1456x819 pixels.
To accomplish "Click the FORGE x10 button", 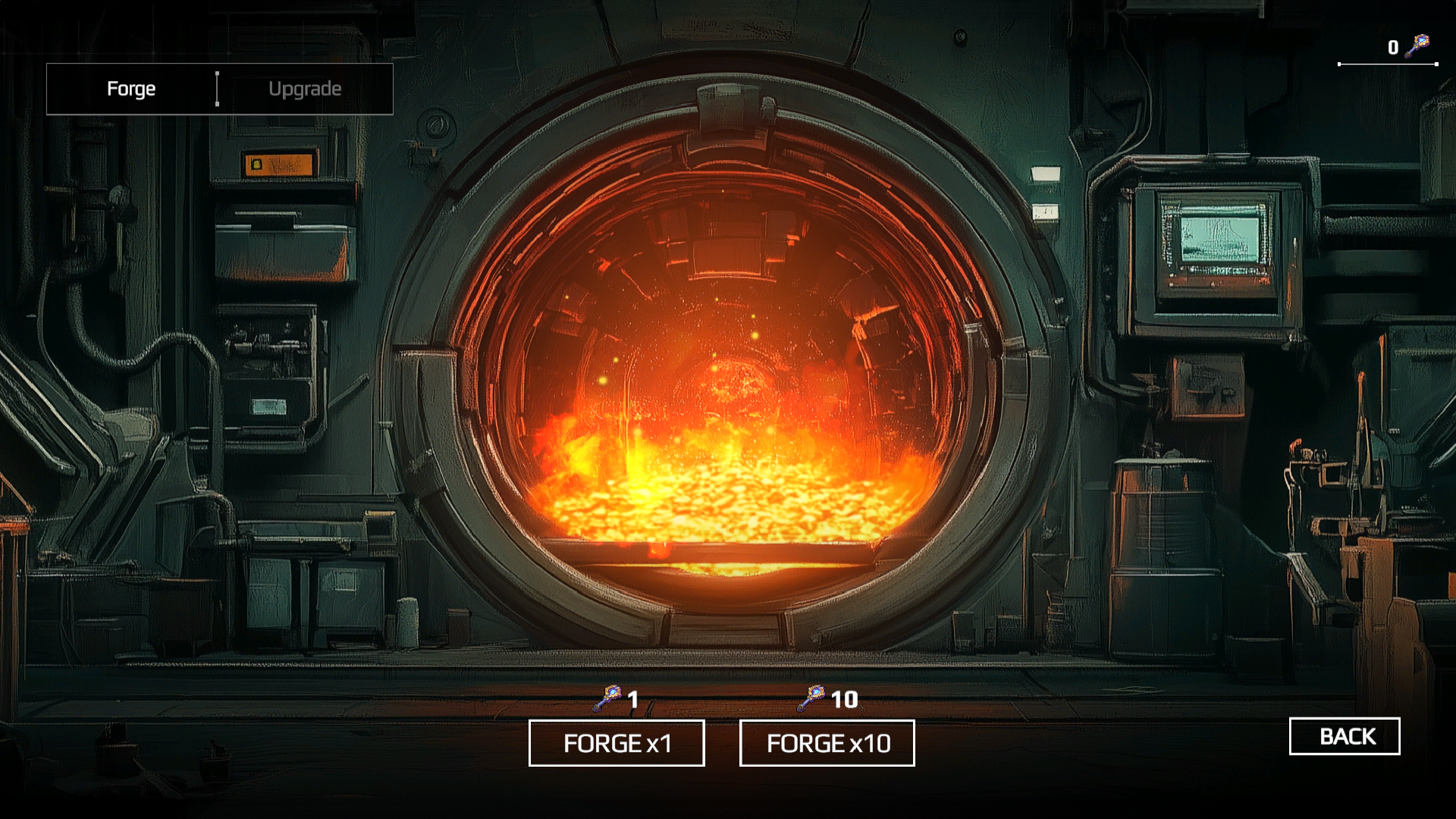I will click(827, 743).
